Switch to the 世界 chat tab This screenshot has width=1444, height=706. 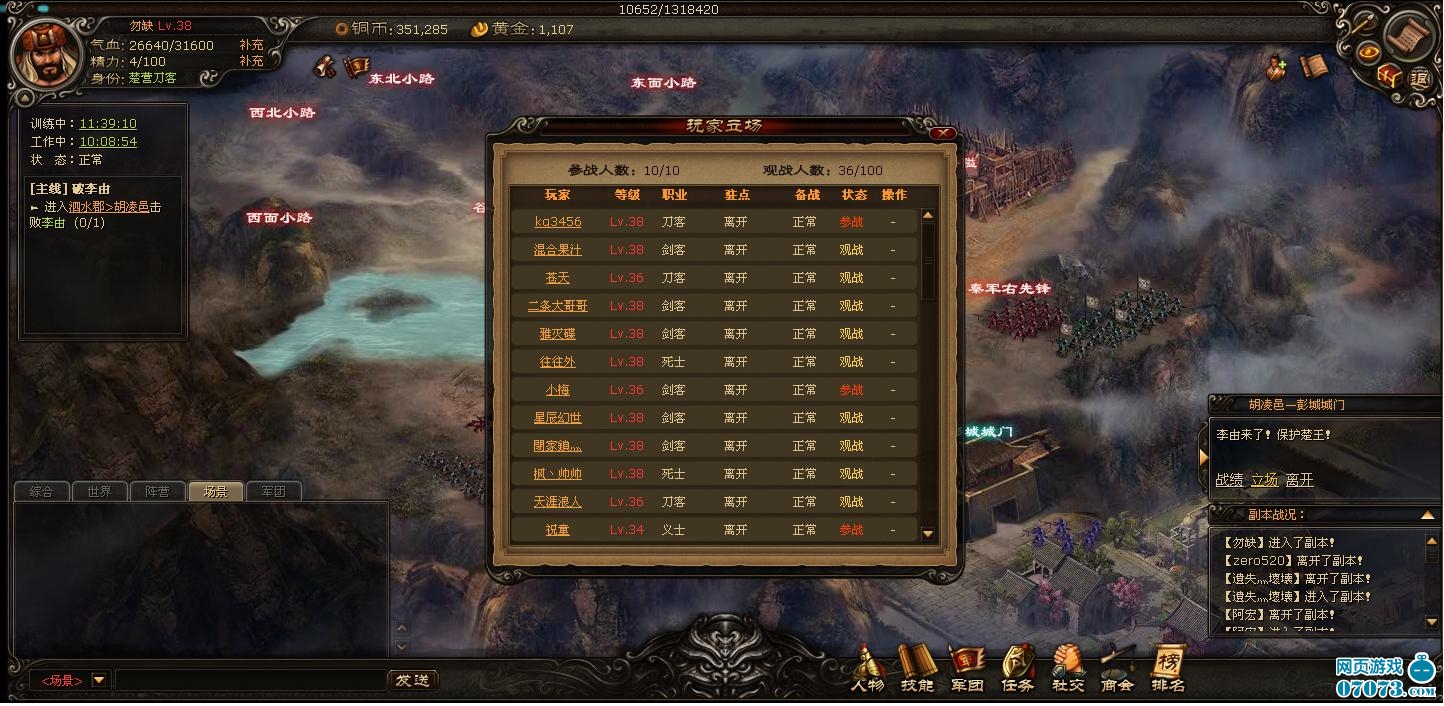(x=99, y=491)
